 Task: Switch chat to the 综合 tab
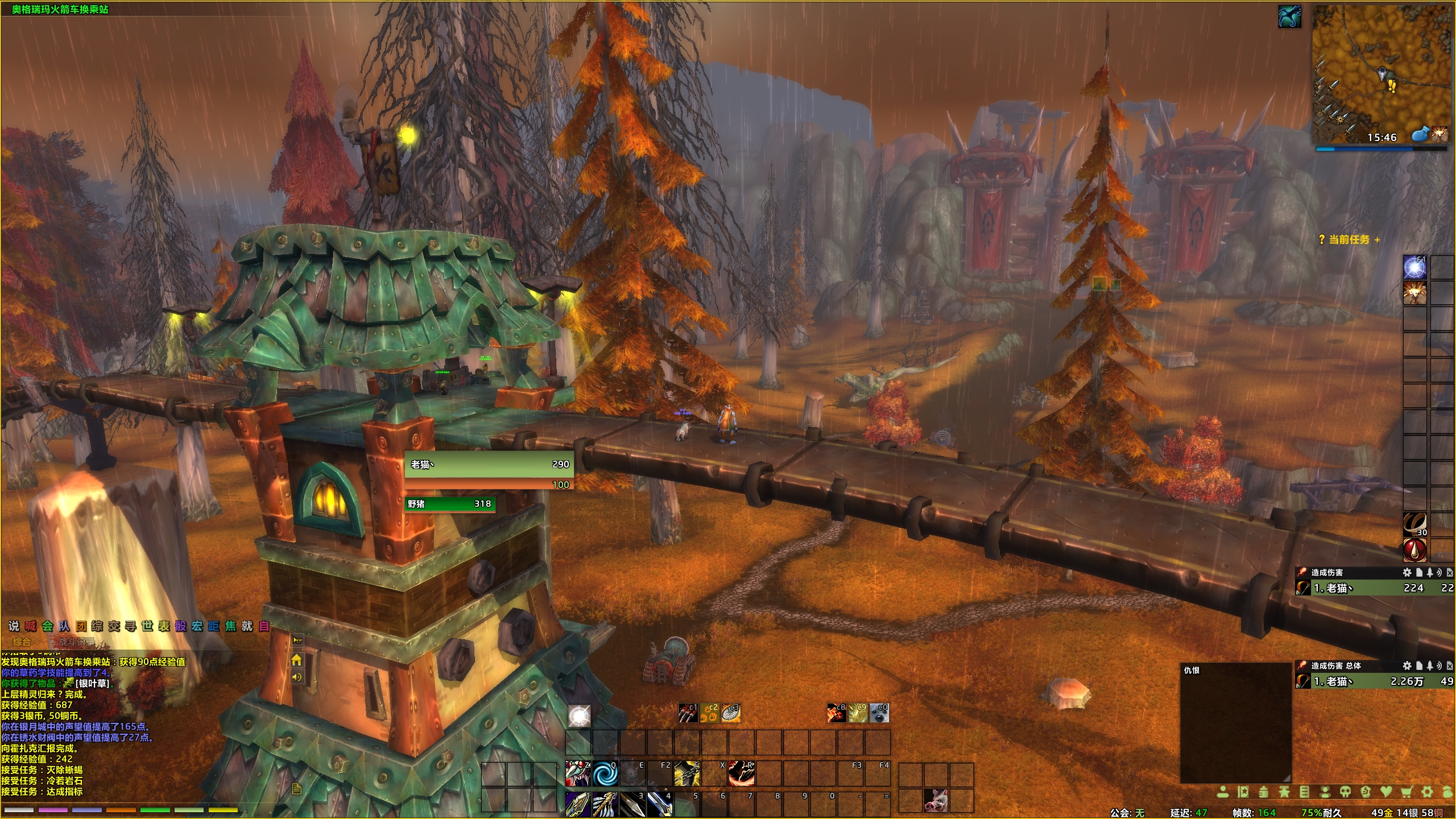click(22, 642)
